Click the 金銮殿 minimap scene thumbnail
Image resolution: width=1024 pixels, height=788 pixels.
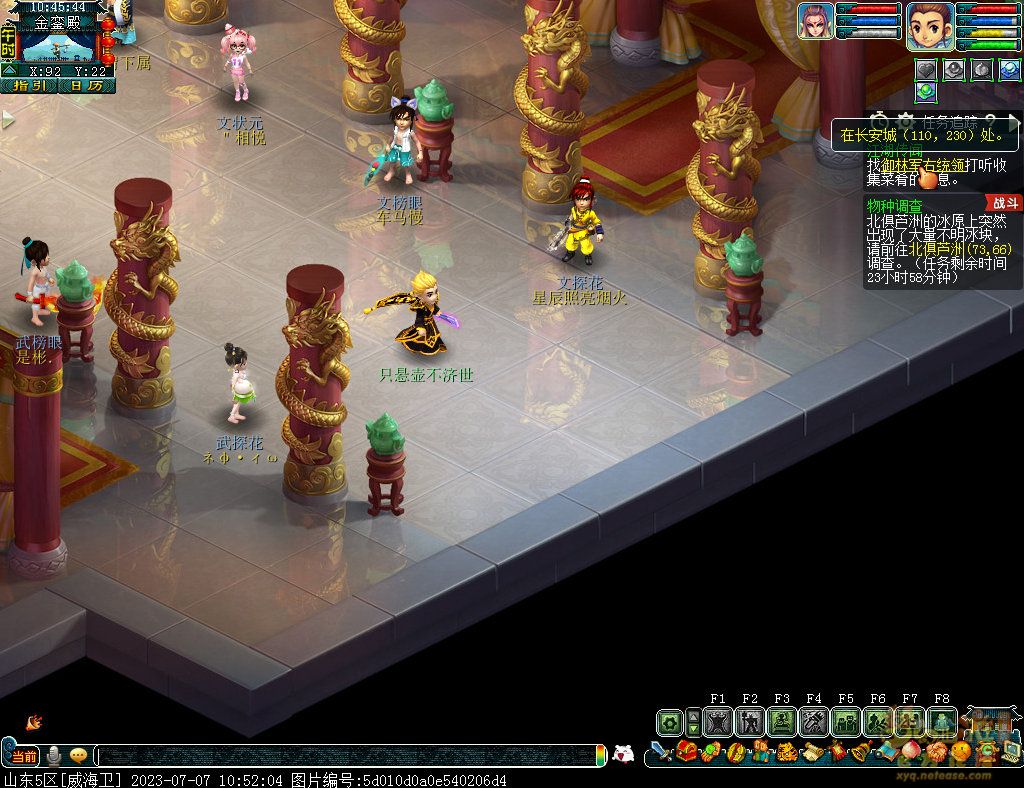click(x=58, y=47)
